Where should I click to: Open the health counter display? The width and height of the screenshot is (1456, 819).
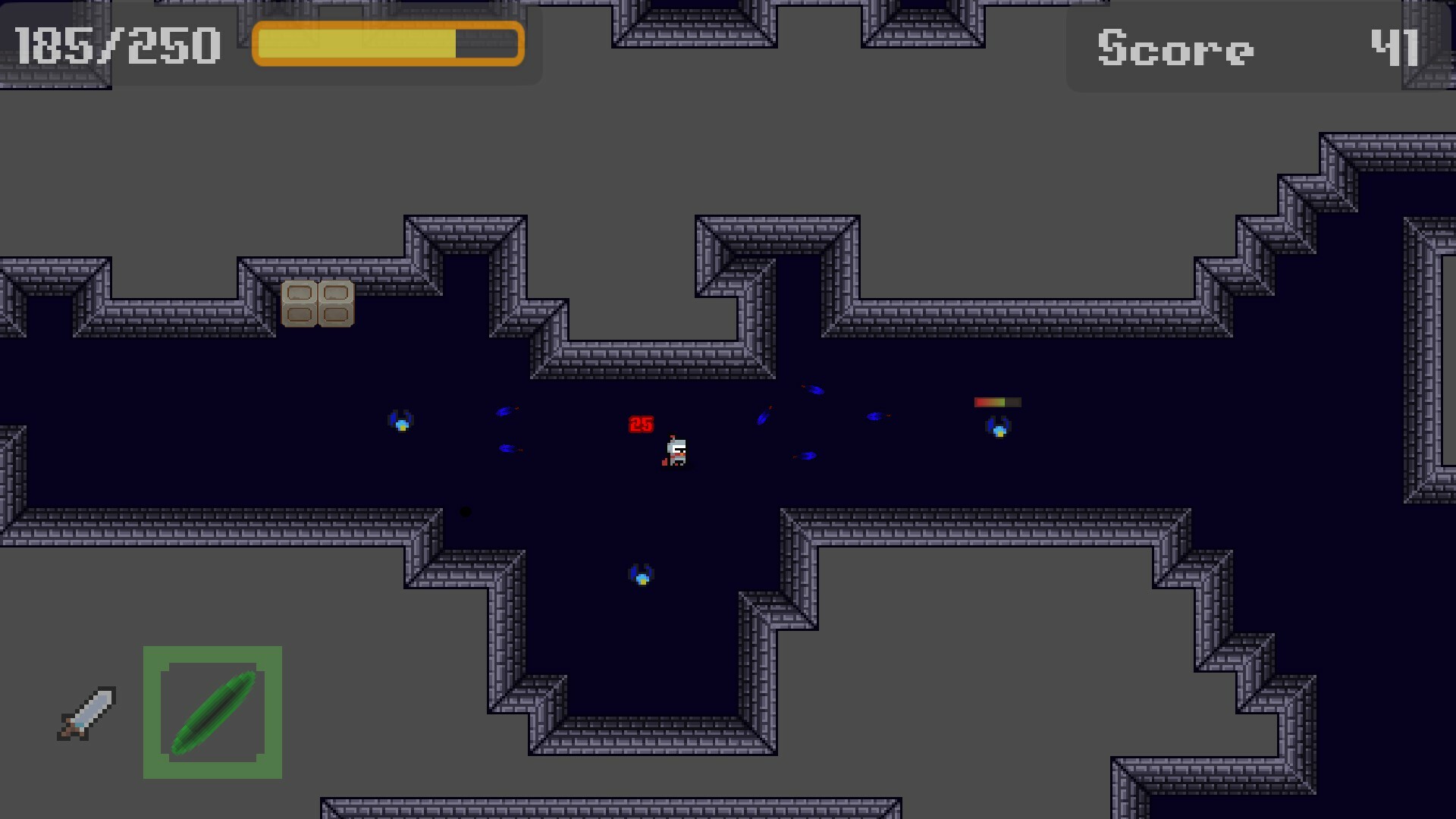click(118, 45)
